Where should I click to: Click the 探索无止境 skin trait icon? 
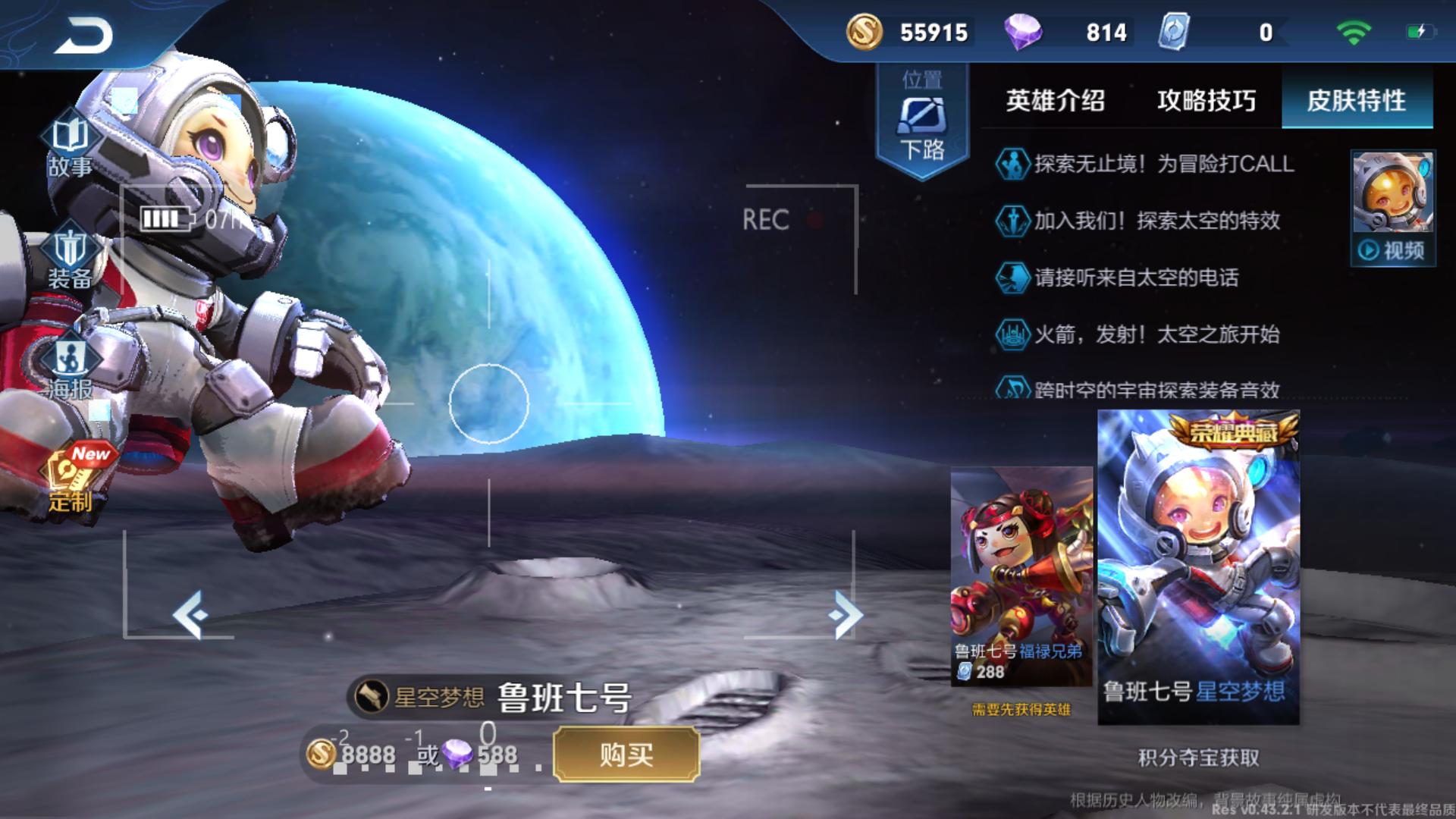(x=1013, y=165)
